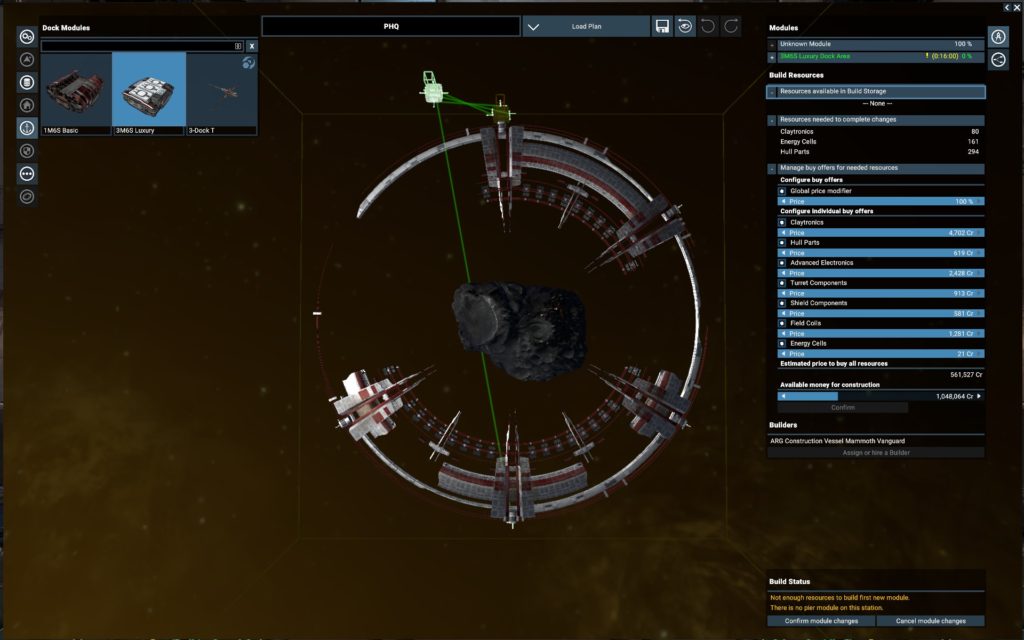Confirm module changes
The height and width of the screenshot is (640, 1024).
pos(821,621)
